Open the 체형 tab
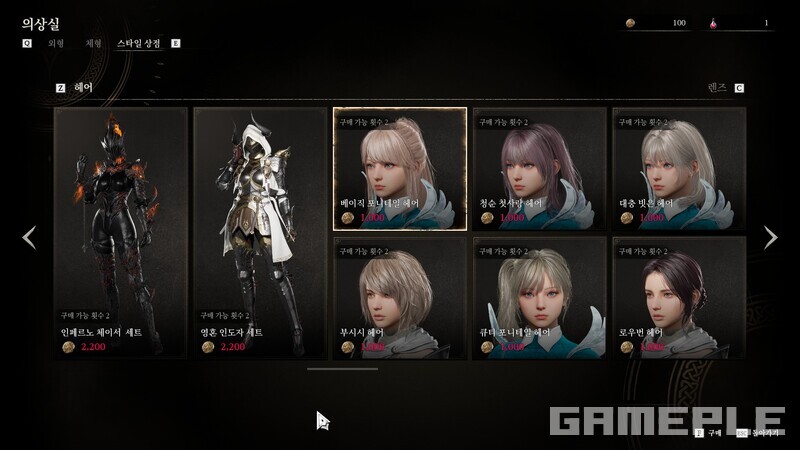 pos(94,44)
